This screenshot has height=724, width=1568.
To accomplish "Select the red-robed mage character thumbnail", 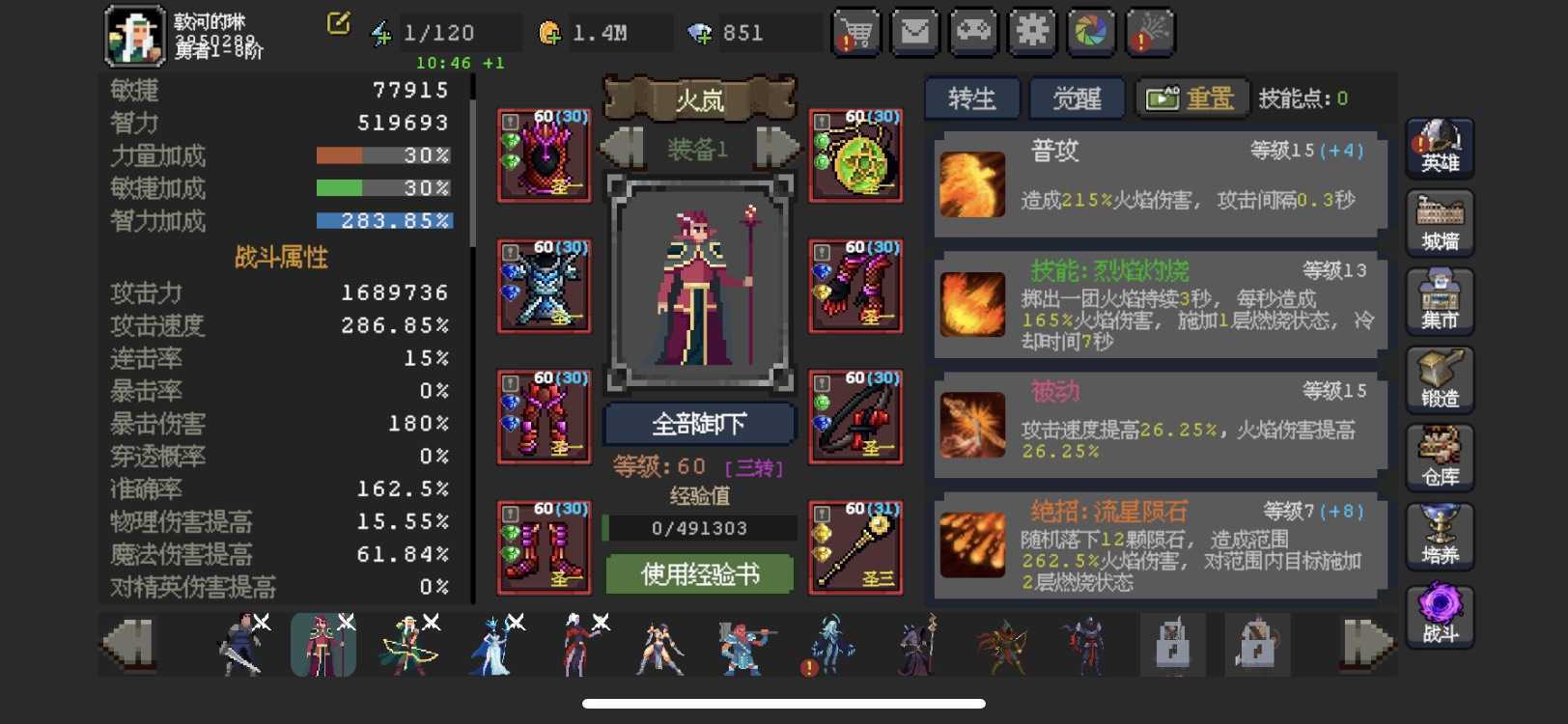I will 322,643.
